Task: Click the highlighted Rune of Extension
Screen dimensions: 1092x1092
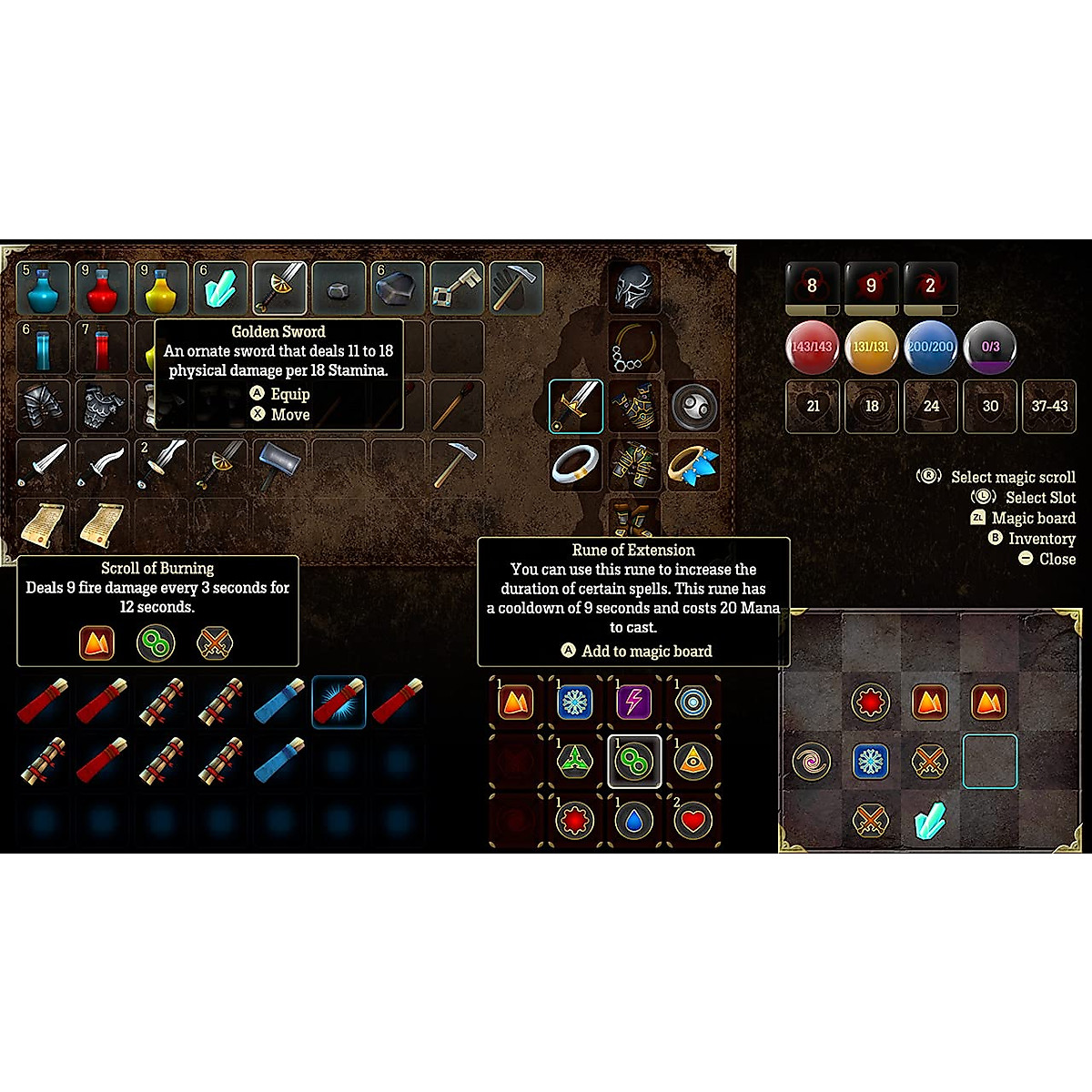Action: [x=633, y=761]
